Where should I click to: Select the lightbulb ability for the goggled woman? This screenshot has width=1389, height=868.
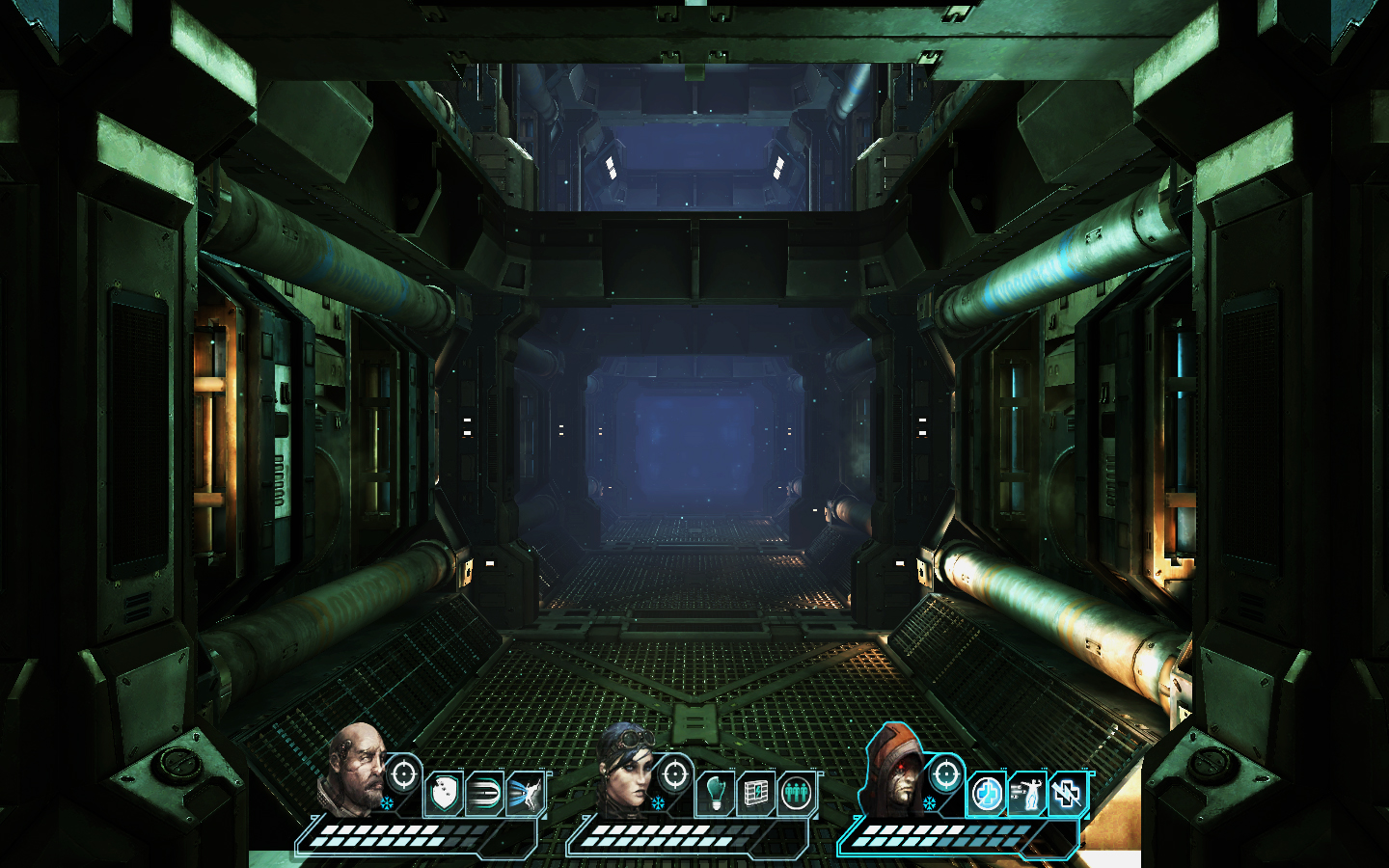coord(715,794)
